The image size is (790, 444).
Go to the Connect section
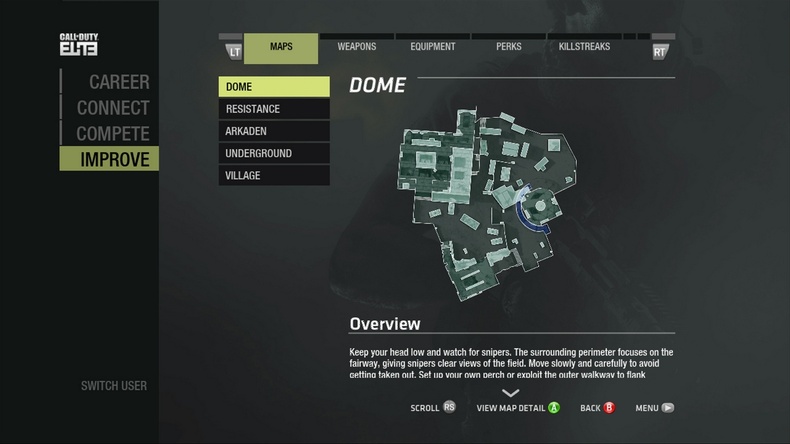click(x=112, y=108)
